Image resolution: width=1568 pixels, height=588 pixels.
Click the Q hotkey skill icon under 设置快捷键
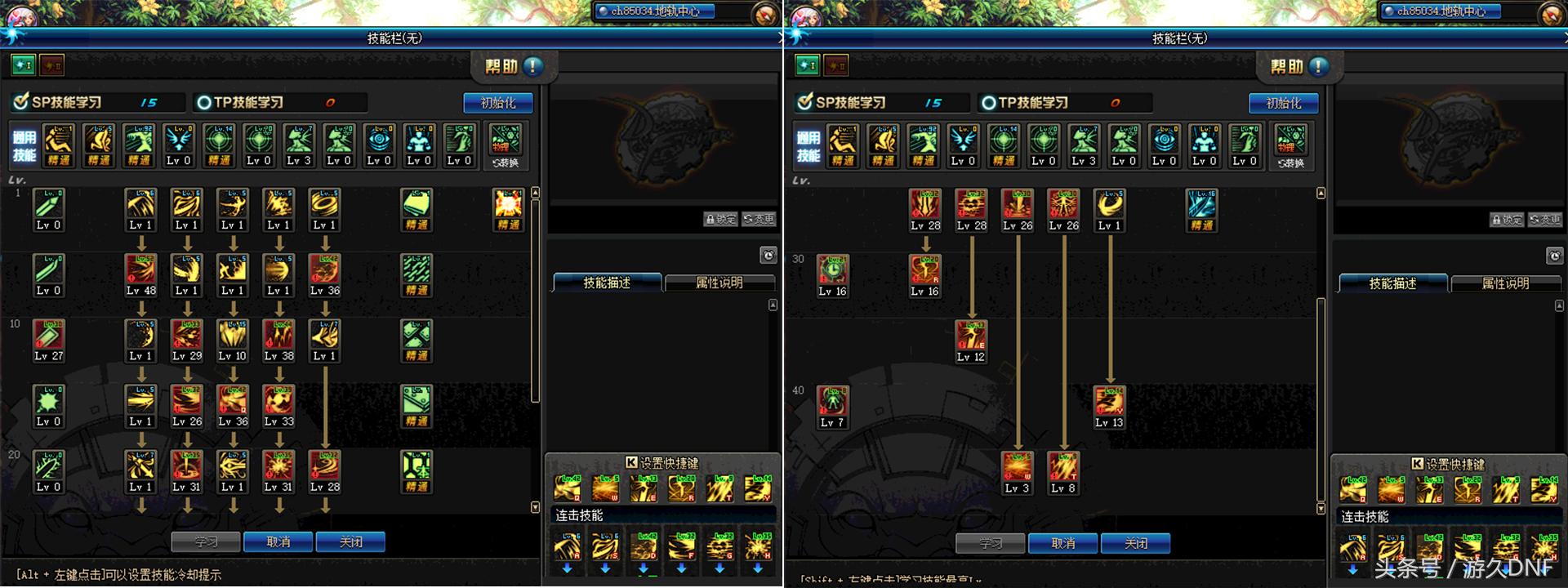[567, 488]
